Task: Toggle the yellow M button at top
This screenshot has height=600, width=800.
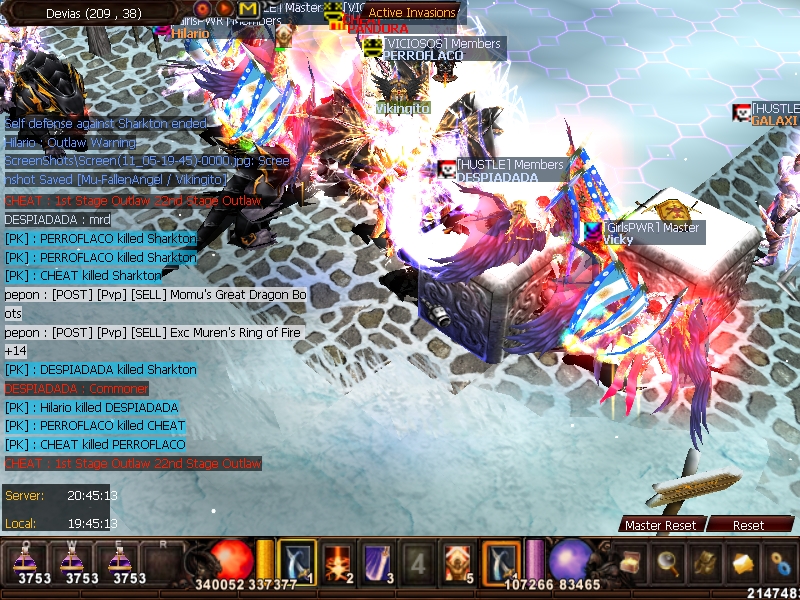Action: point(248,9)
